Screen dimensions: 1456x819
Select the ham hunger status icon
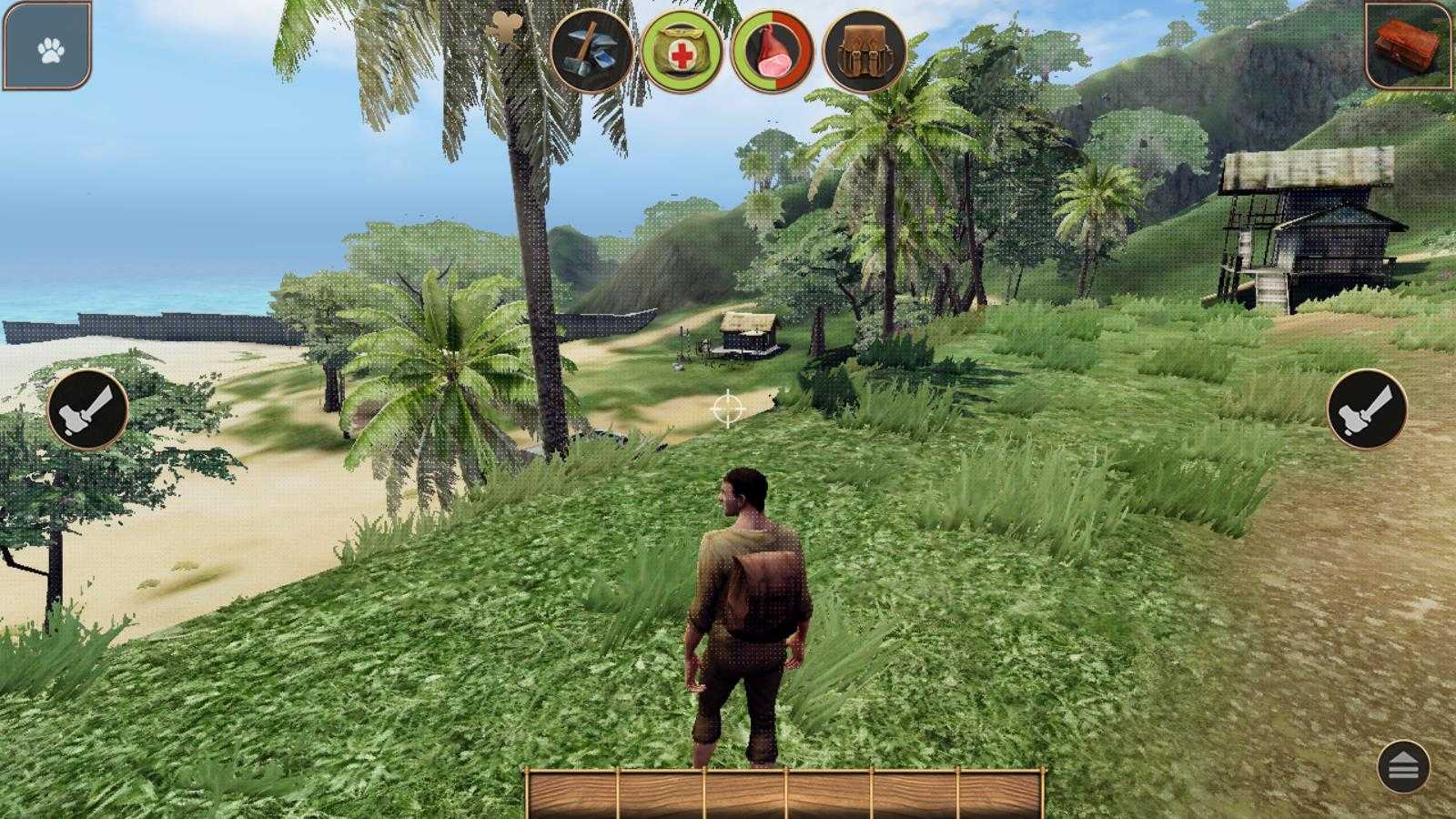(773, 52)
